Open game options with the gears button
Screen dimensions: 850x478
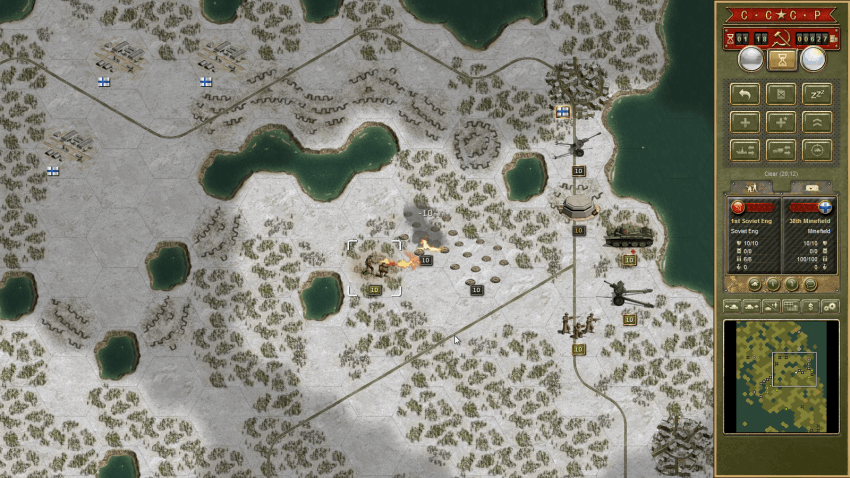(829, 305)
